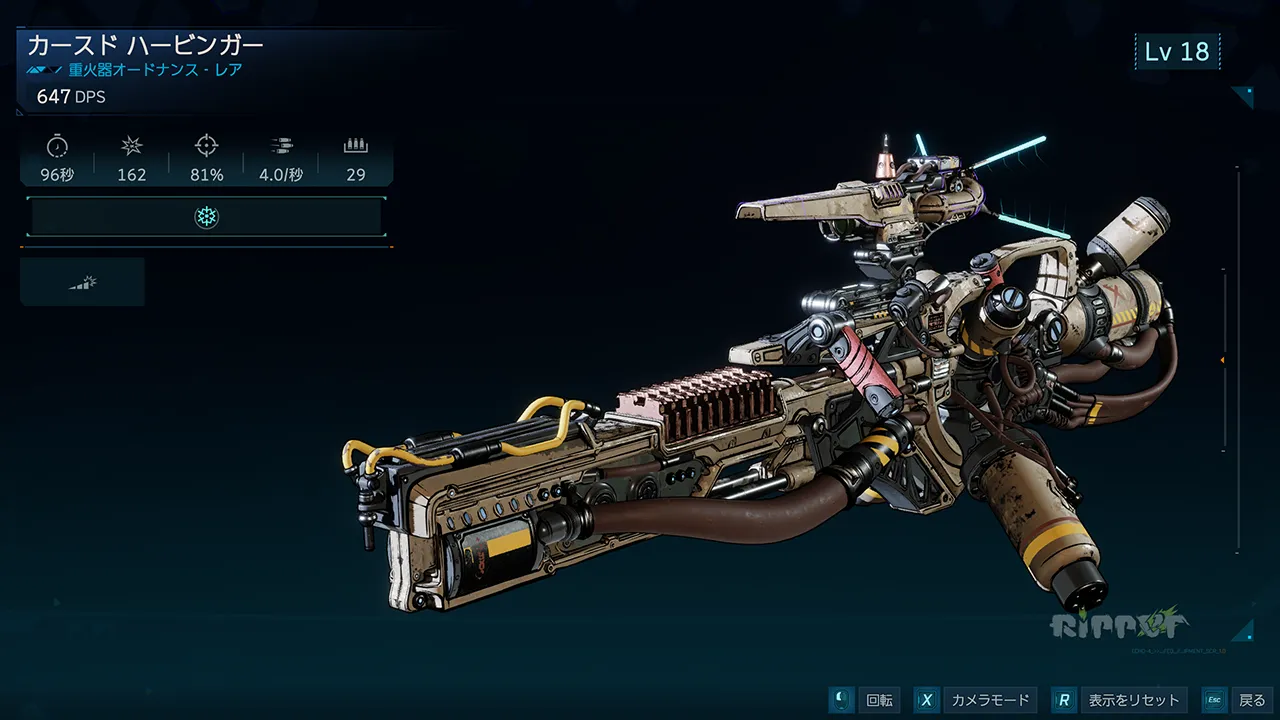This screenshot has height=720, width=1280.
Task: Open the inscription slot with damage burst icon
Action: pos(82,282)
